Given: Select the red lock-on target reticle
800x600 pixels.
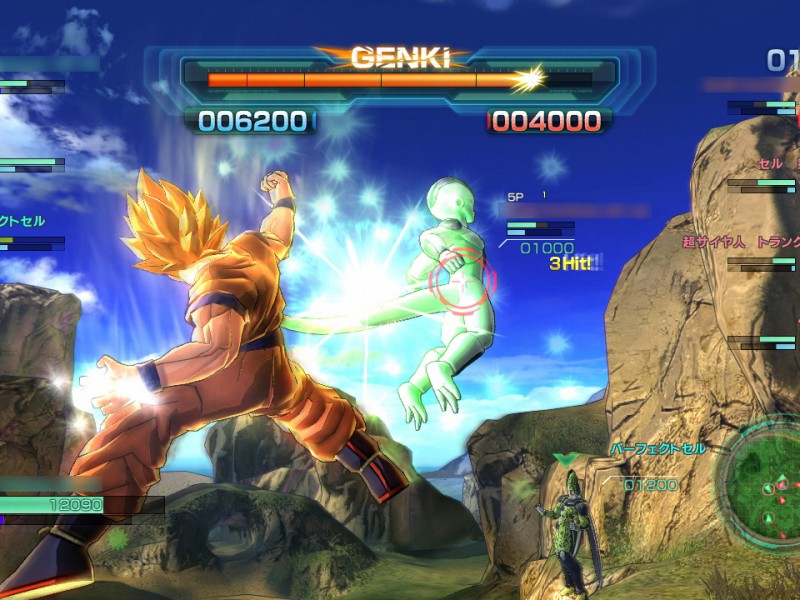Looking at the screenshot, I should [461, 281].
